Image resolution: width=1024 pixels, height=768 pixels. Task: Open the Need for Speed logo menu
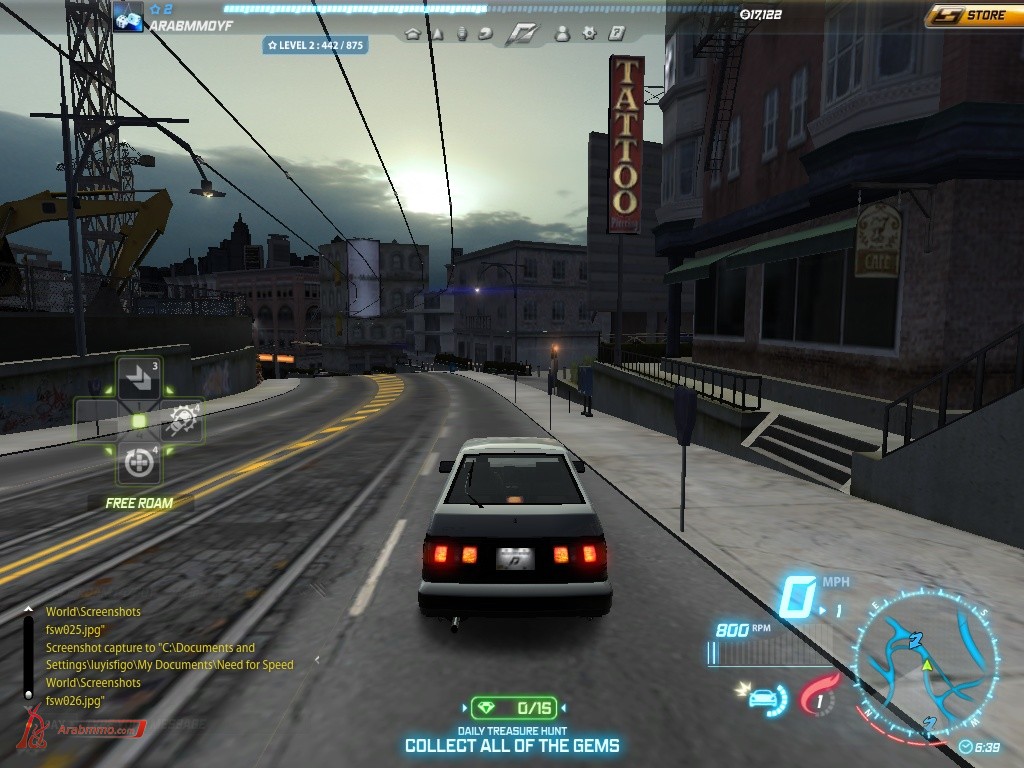[x=521, y=33]
